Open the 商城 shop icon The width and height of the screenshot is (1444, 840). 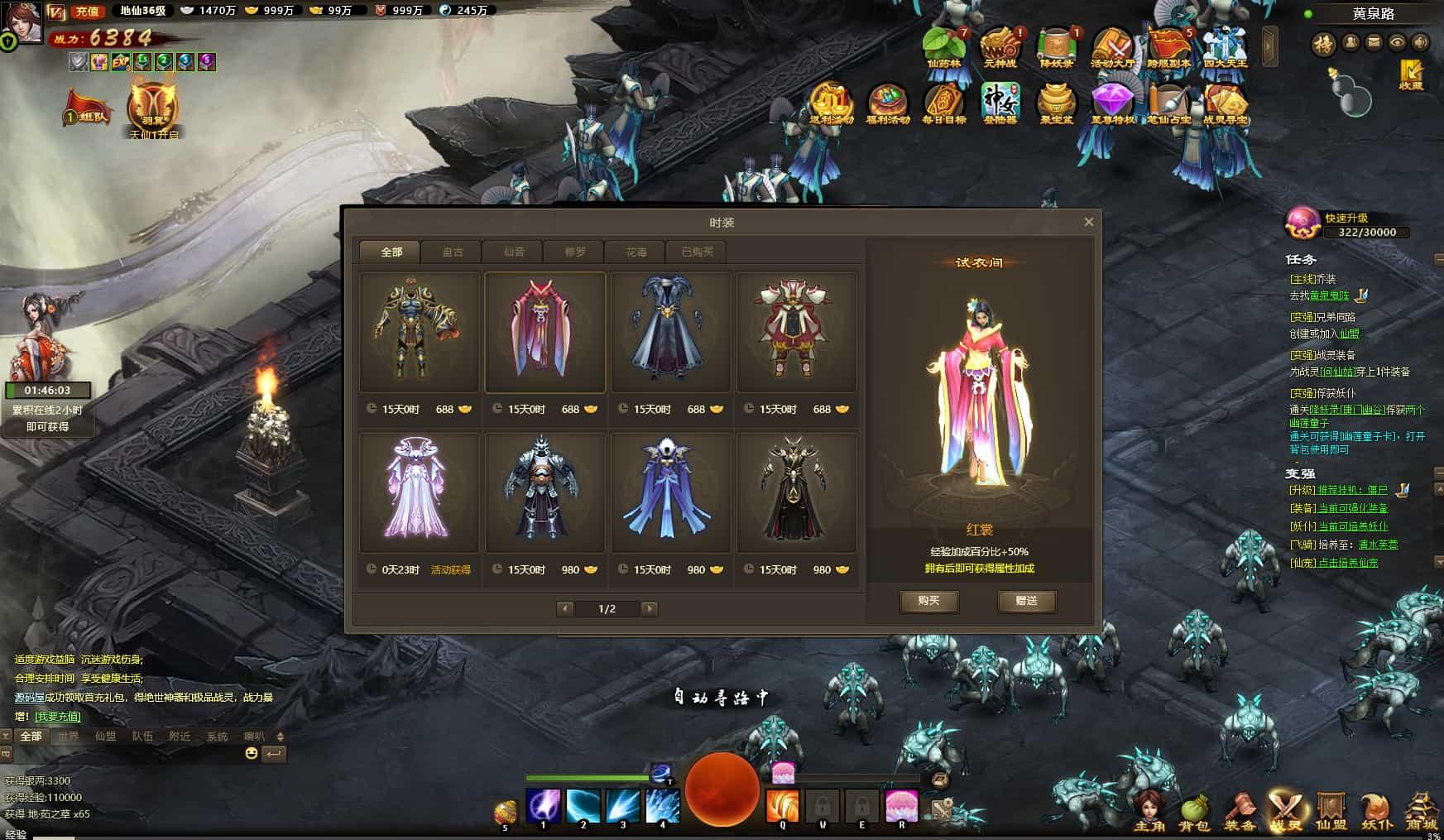click(1422, 812)
